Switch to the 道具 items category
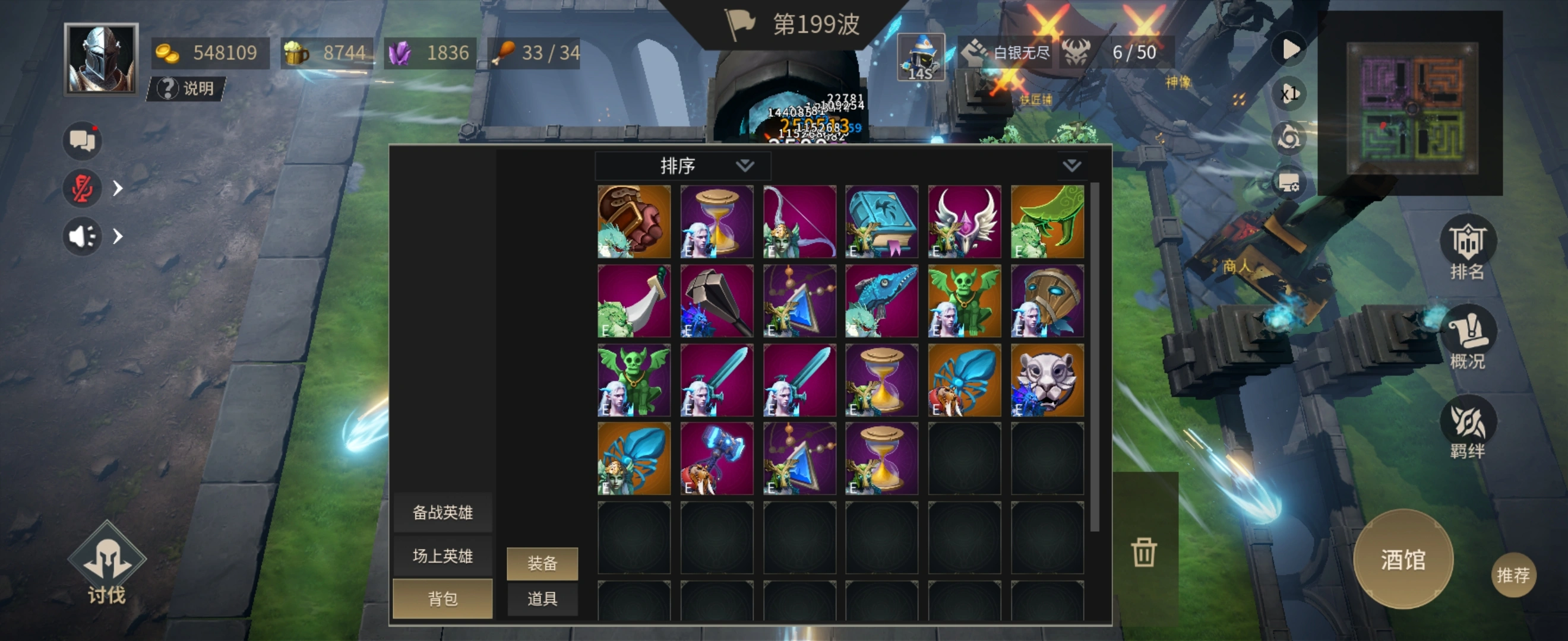This screenshot has width=1568, height=641. click(x=542, y=598)
